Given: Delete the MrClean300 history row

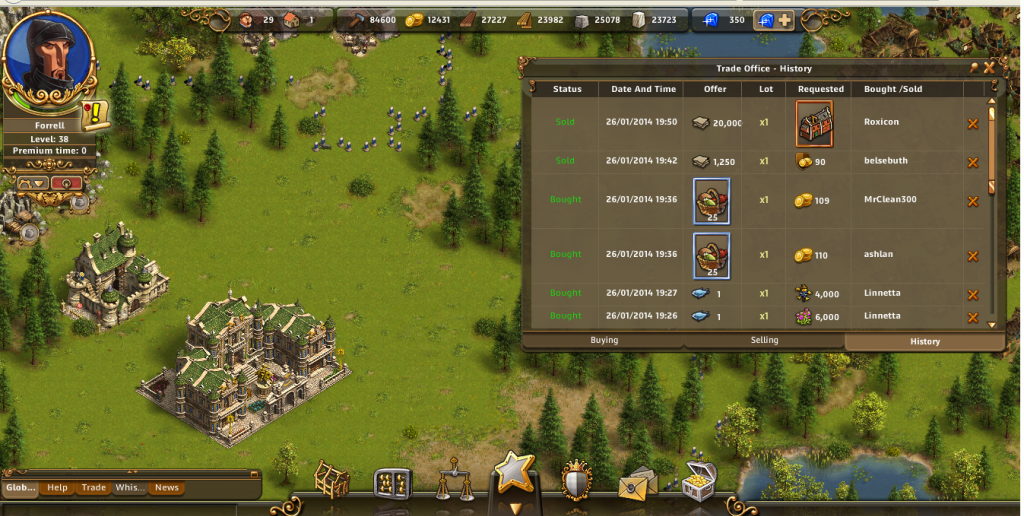Looking at the screenshot, I should coord(973,201).
